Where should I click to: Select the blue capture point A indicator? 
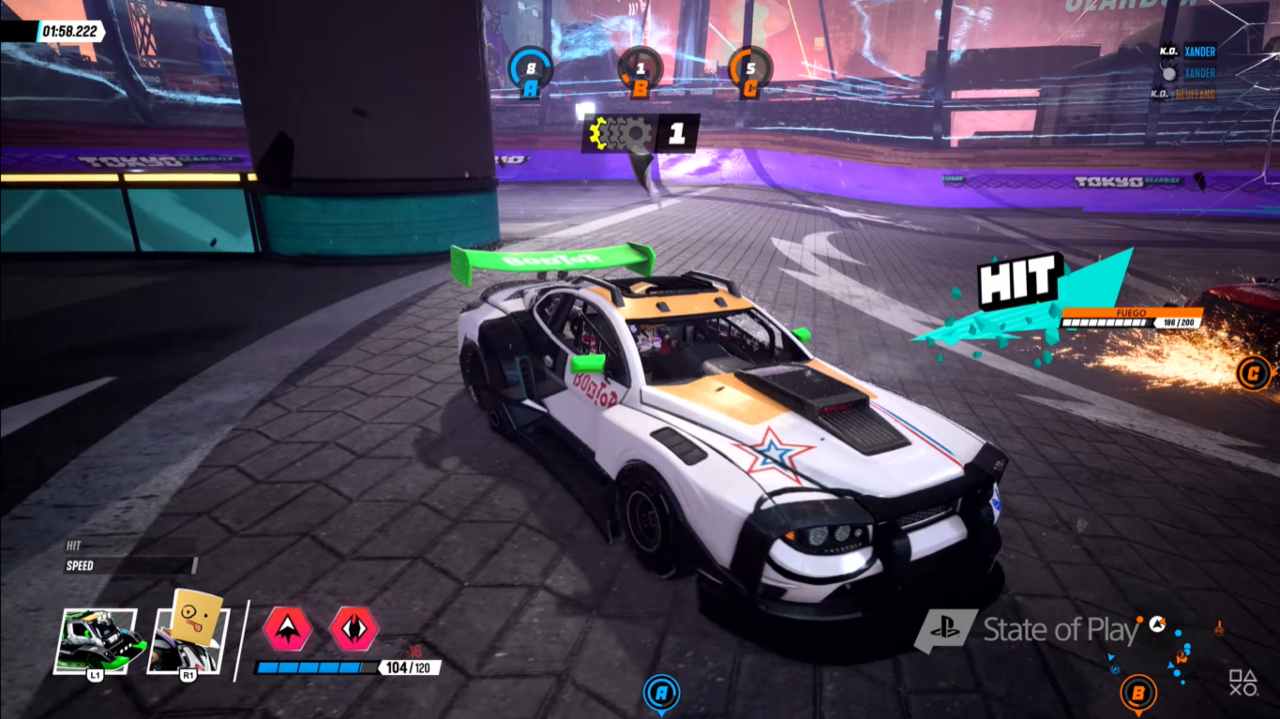pyautogui.click(x=530, y=70)
